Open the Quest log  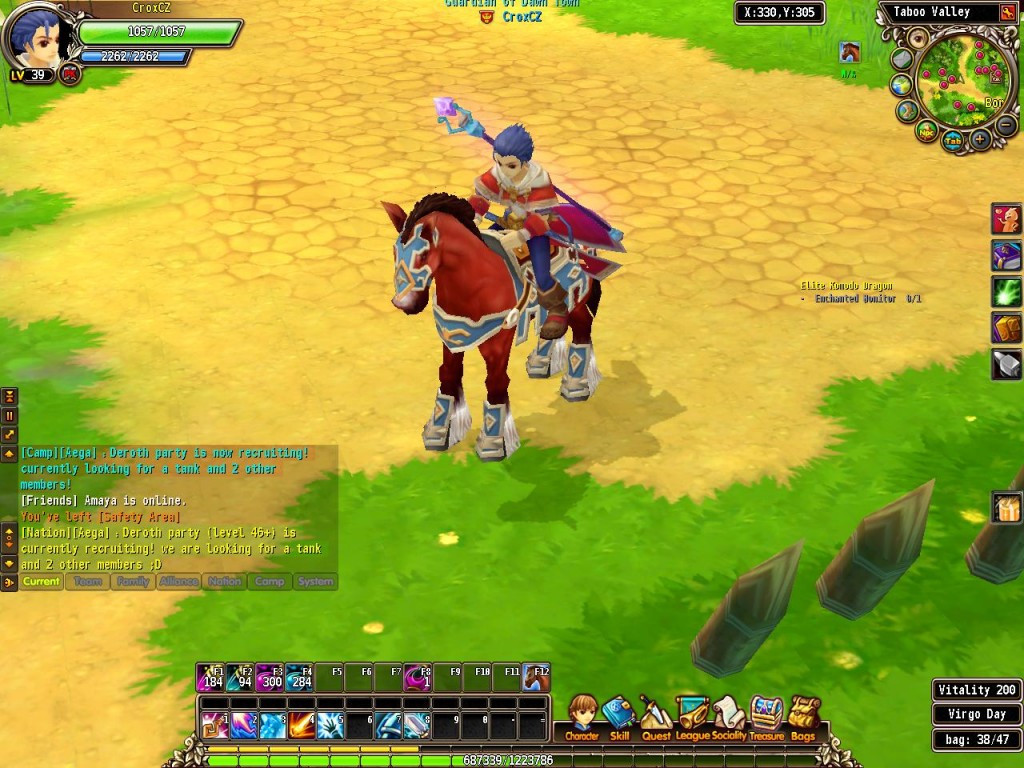pyautogui.click(x=656, y=718)
